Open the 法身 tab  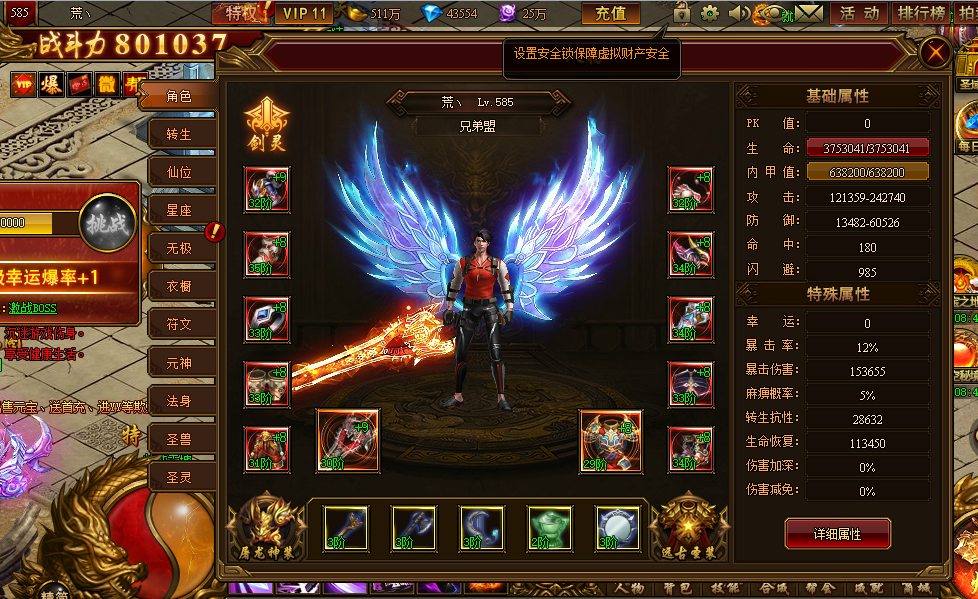pos(179,401)
